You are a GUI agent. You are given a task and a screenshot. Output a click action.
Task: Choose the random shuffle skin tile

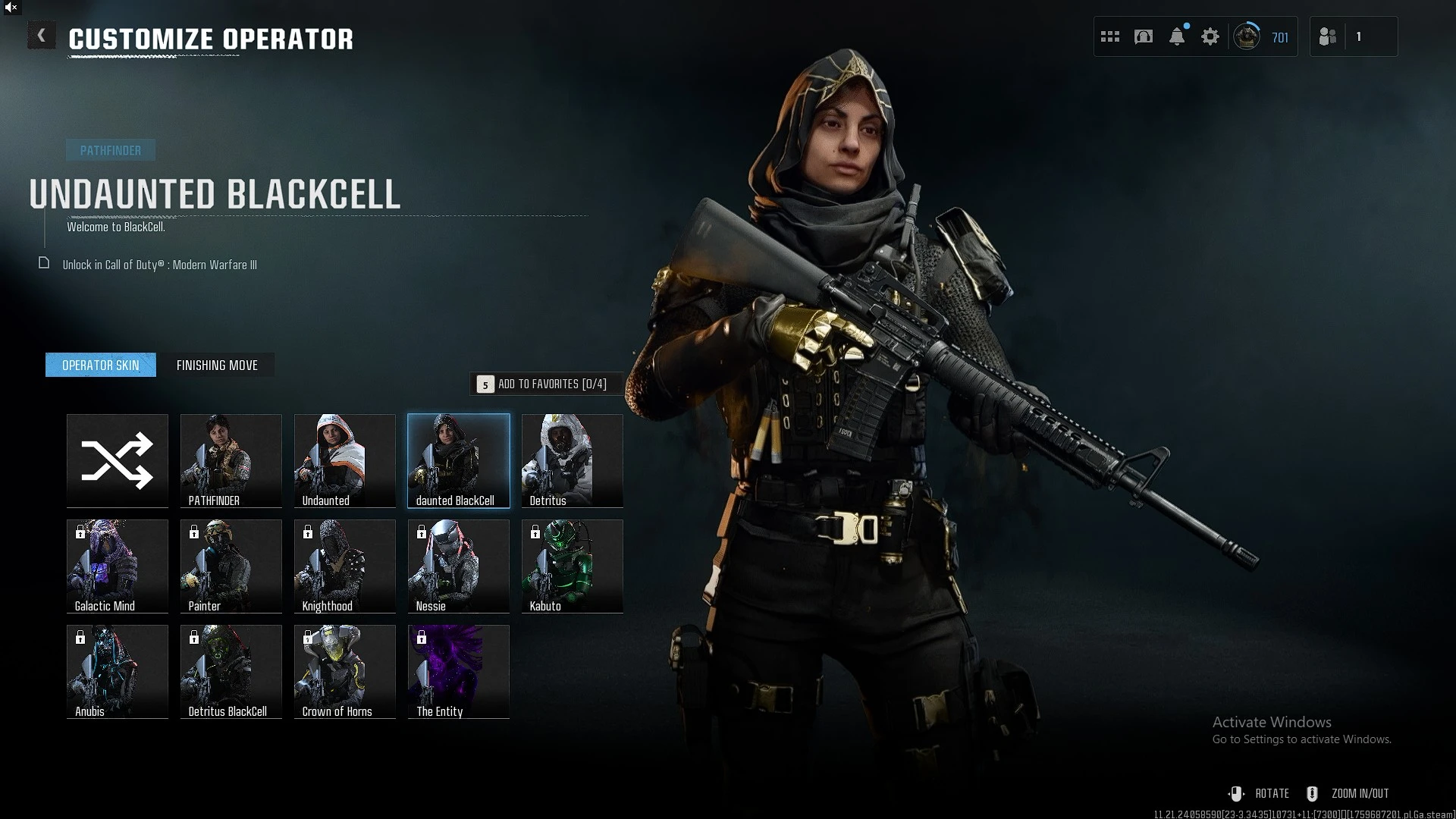click(x=118, y=460)
